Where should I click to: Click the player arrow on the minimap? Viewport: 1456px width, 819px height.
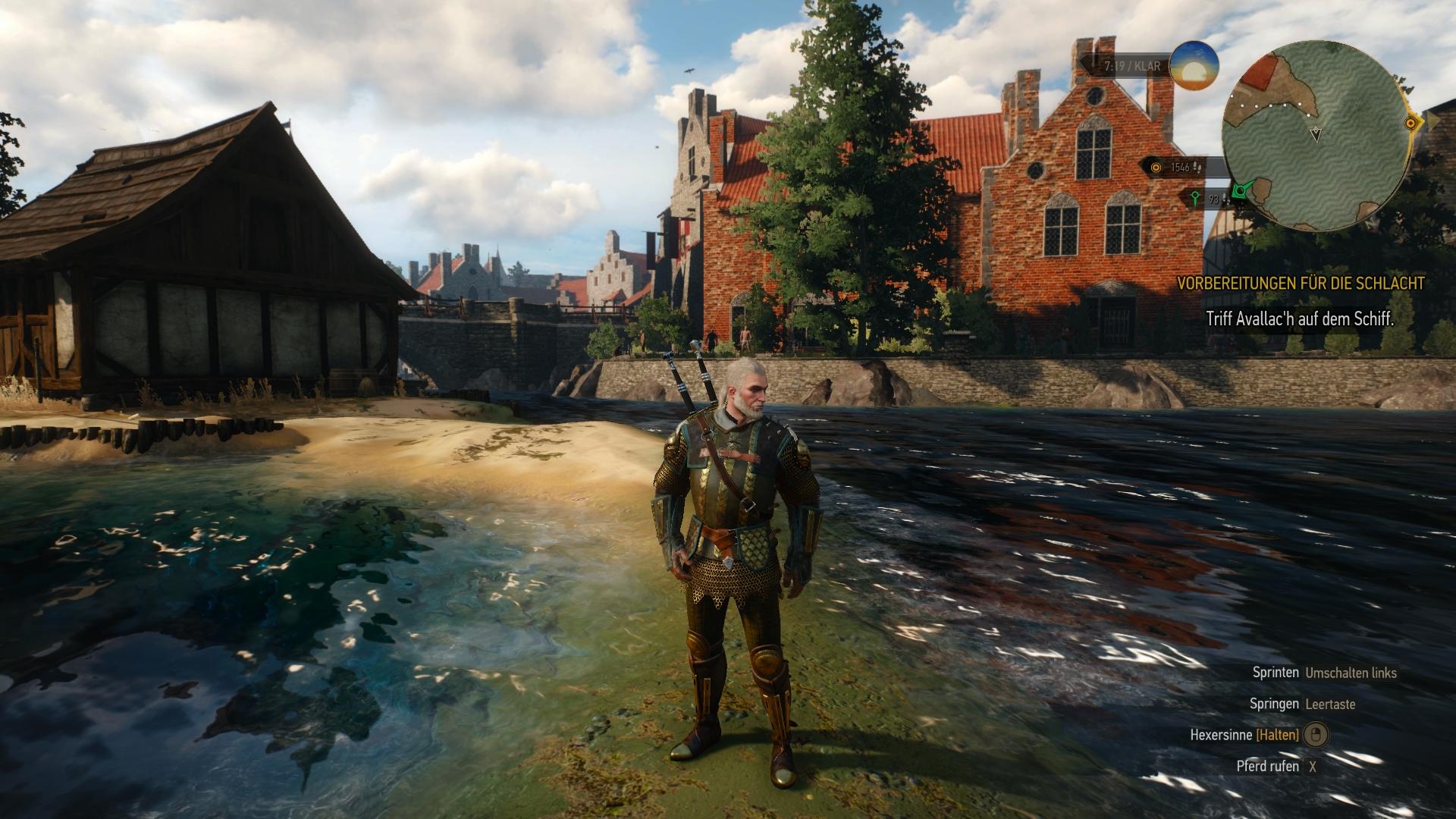[1316, 134]
